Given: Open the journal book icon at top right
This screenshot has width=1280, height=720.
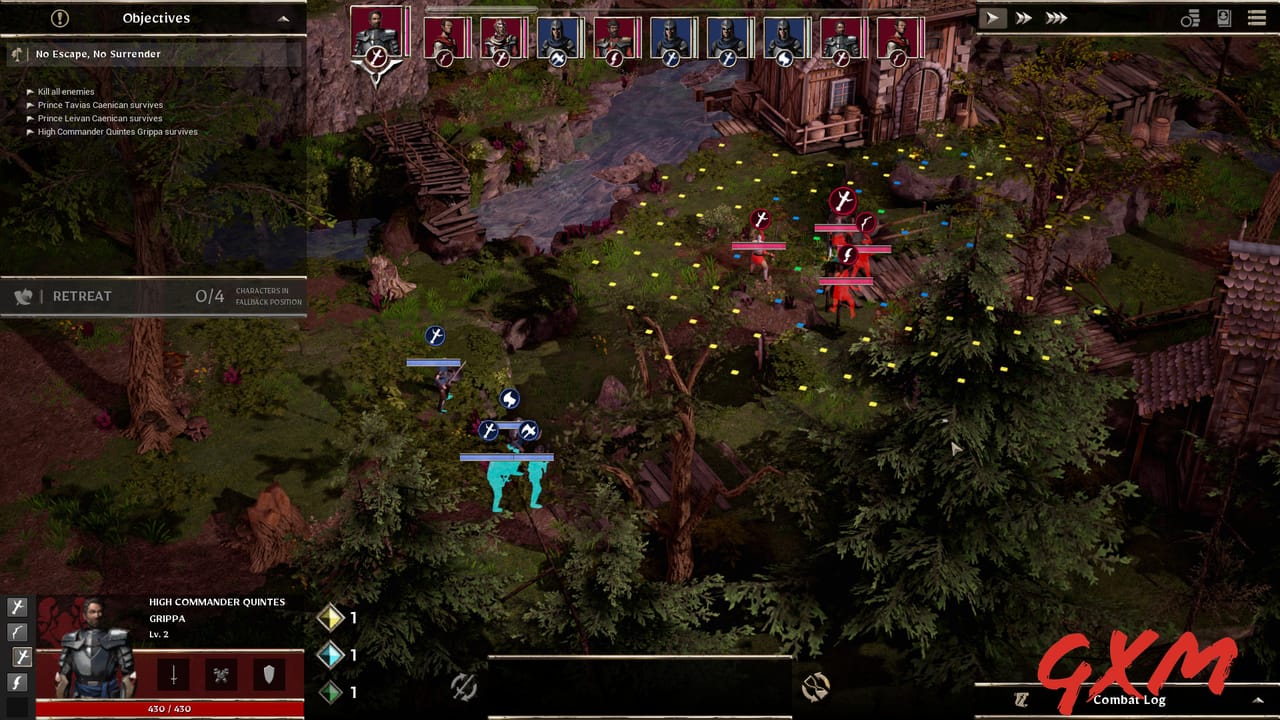Looking at the screenshot, I should coord(1224,17).
